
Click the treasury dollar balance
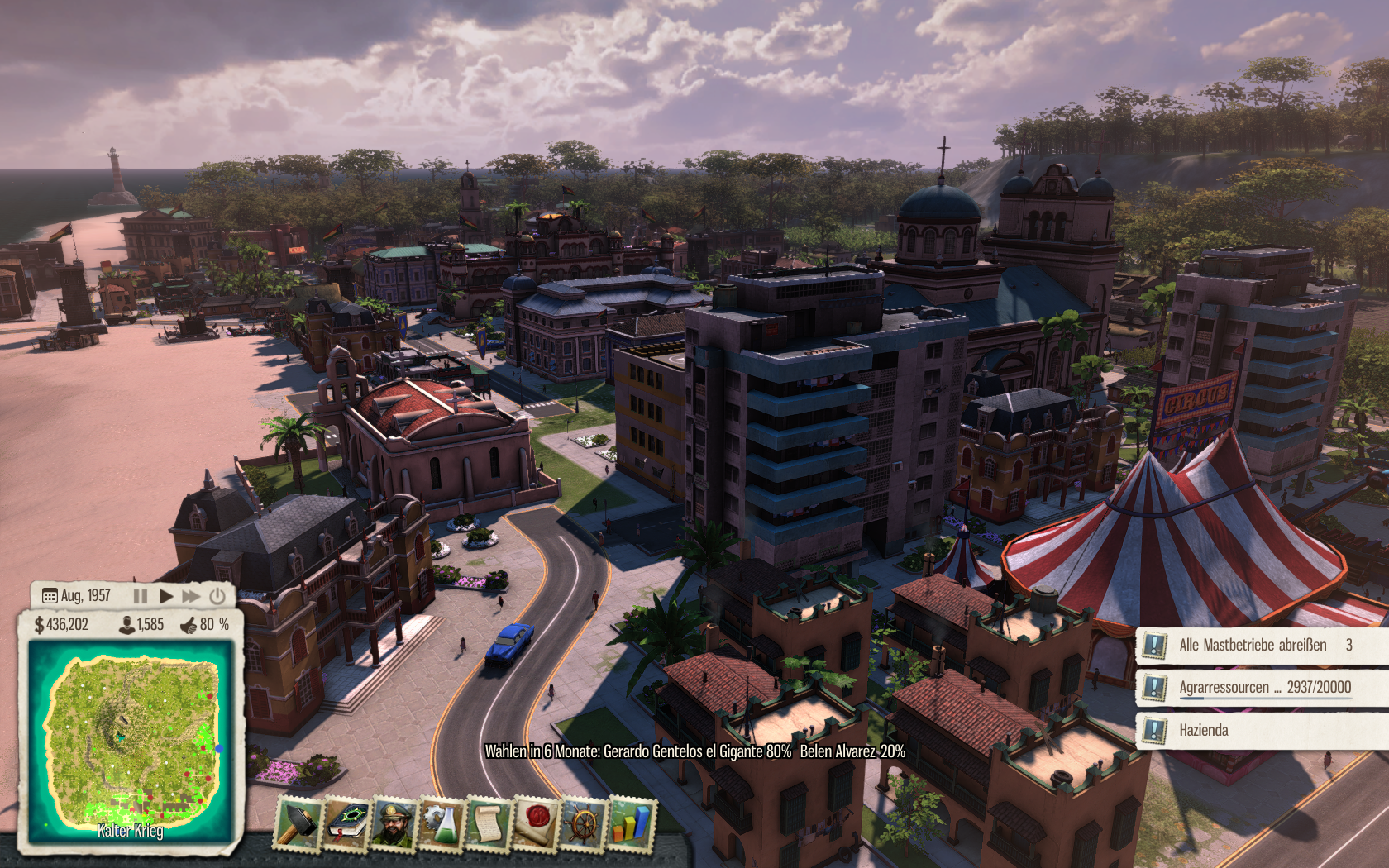click(x=61, y=625)
